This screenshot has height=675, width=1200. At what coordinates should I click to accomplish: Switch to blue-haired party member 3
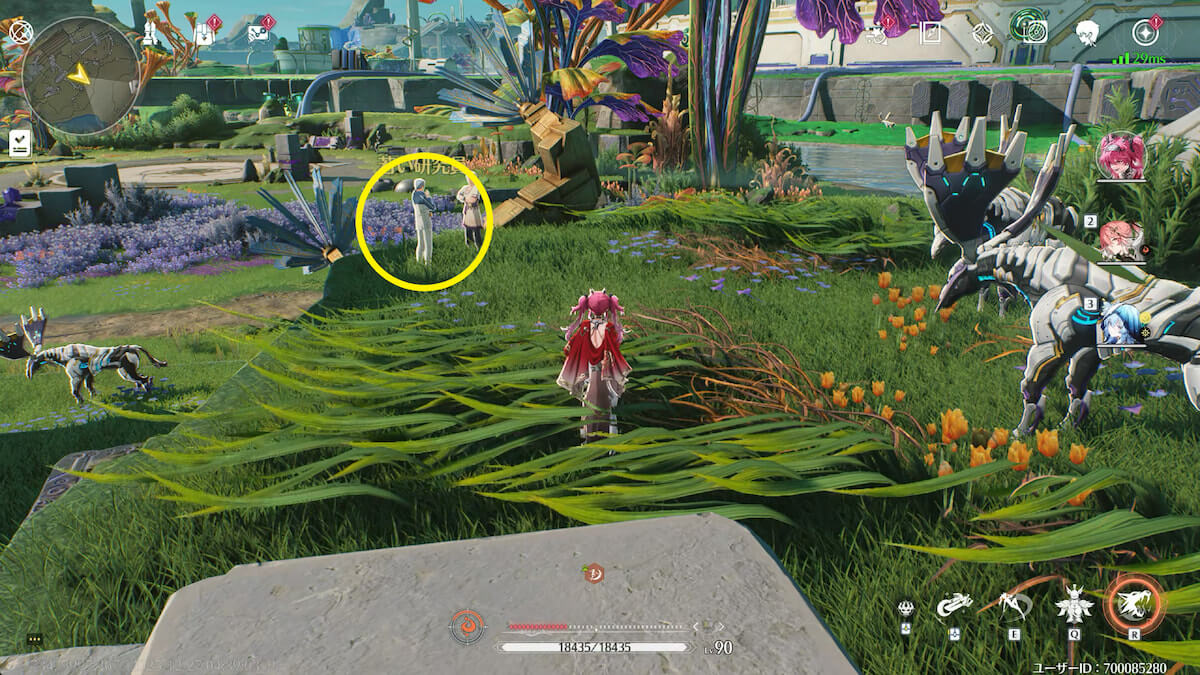pos(1121,322)
